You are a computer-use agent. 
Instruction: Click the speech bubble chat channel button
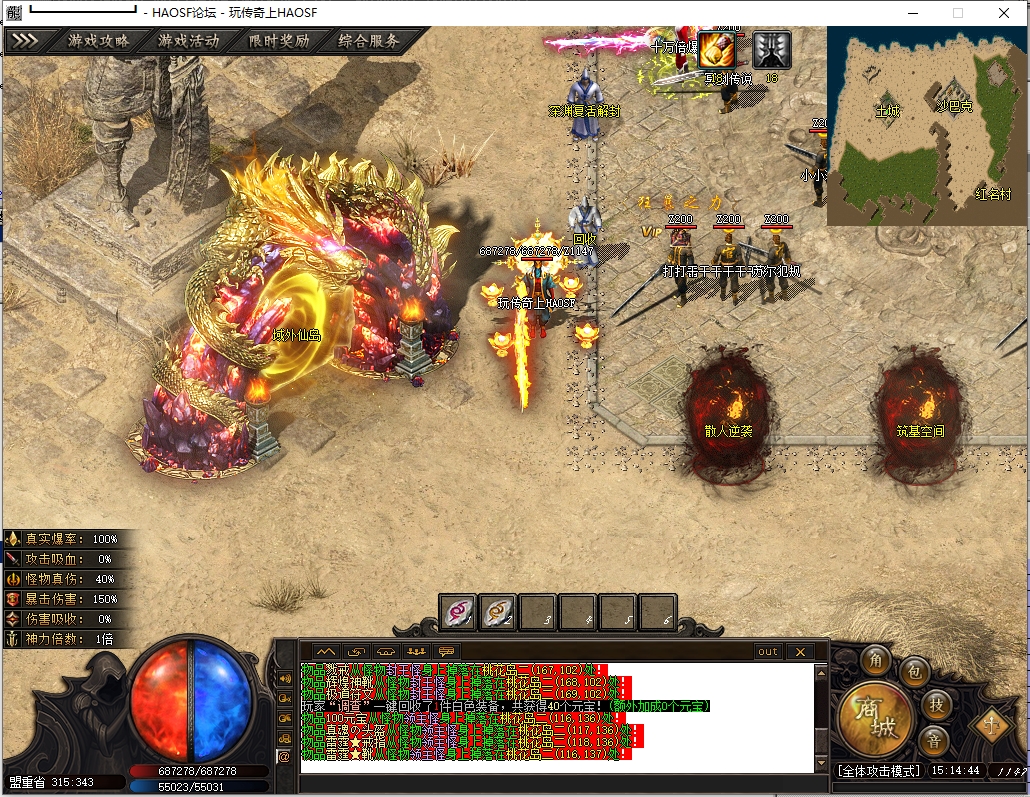446,652
